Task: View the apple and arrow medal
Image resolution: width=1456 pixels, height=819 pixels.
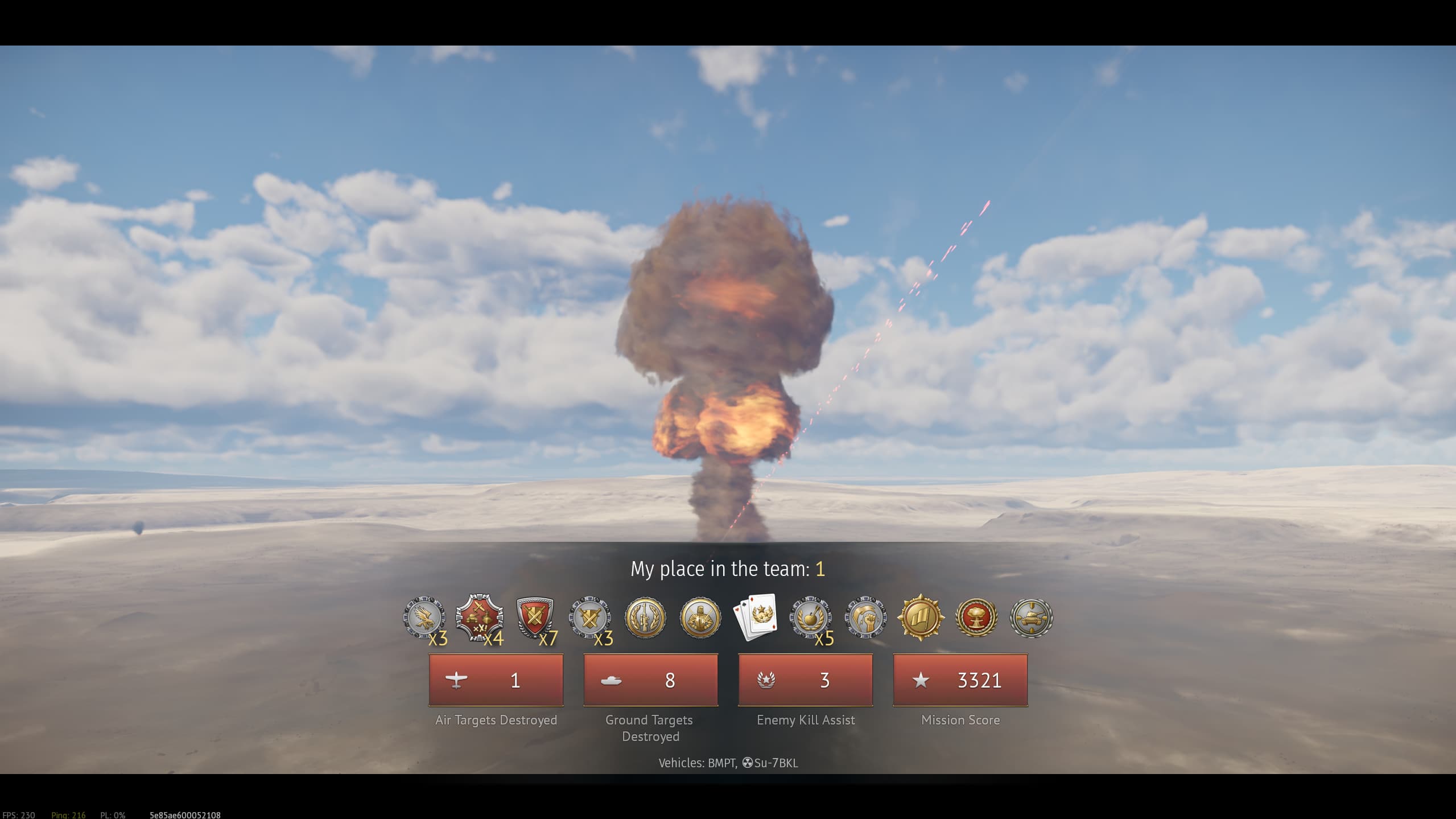Action: pos(810,618)
